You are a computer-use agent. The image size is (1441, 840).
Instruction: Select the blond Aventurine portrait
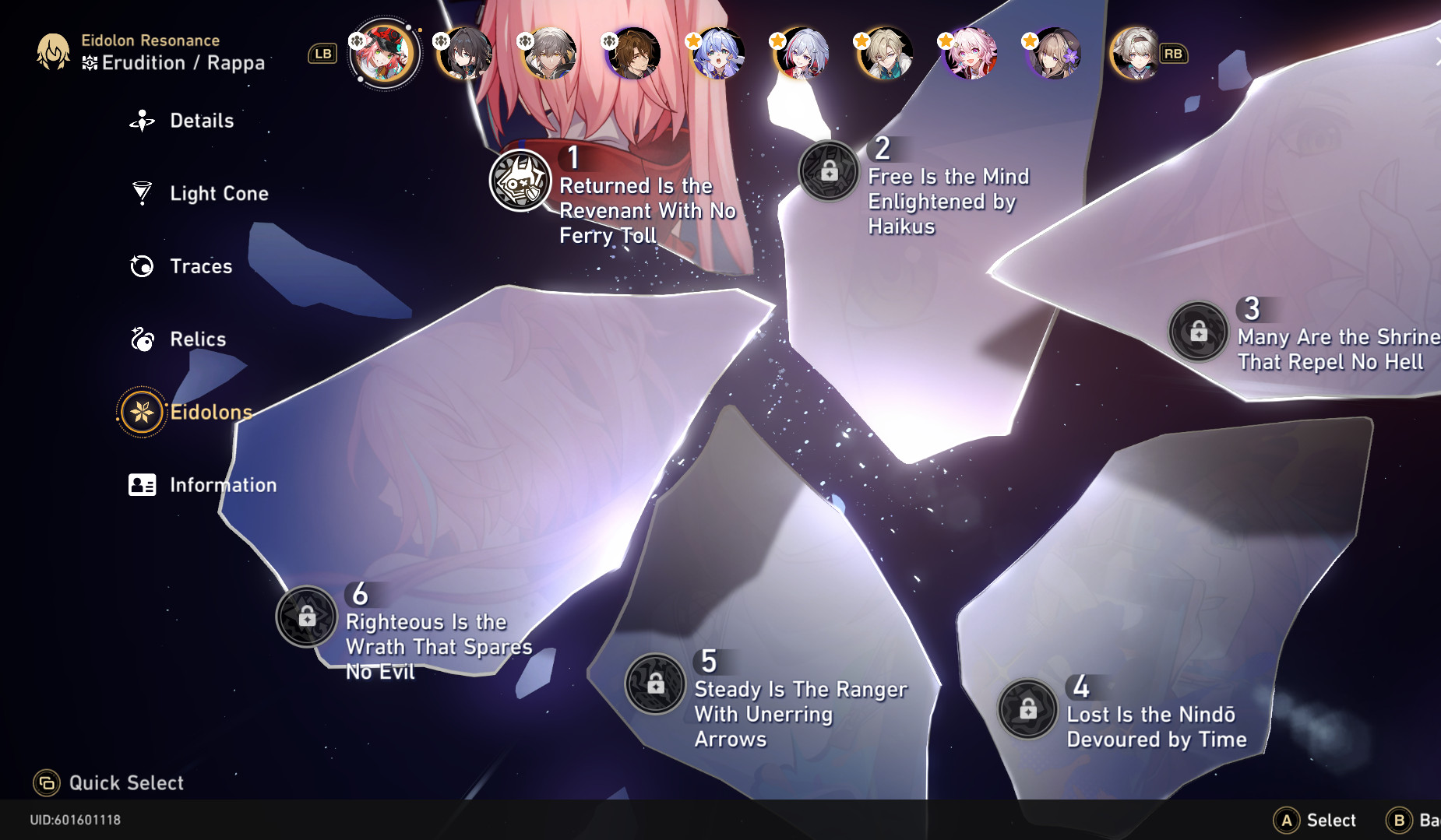(x=885, y=54)
